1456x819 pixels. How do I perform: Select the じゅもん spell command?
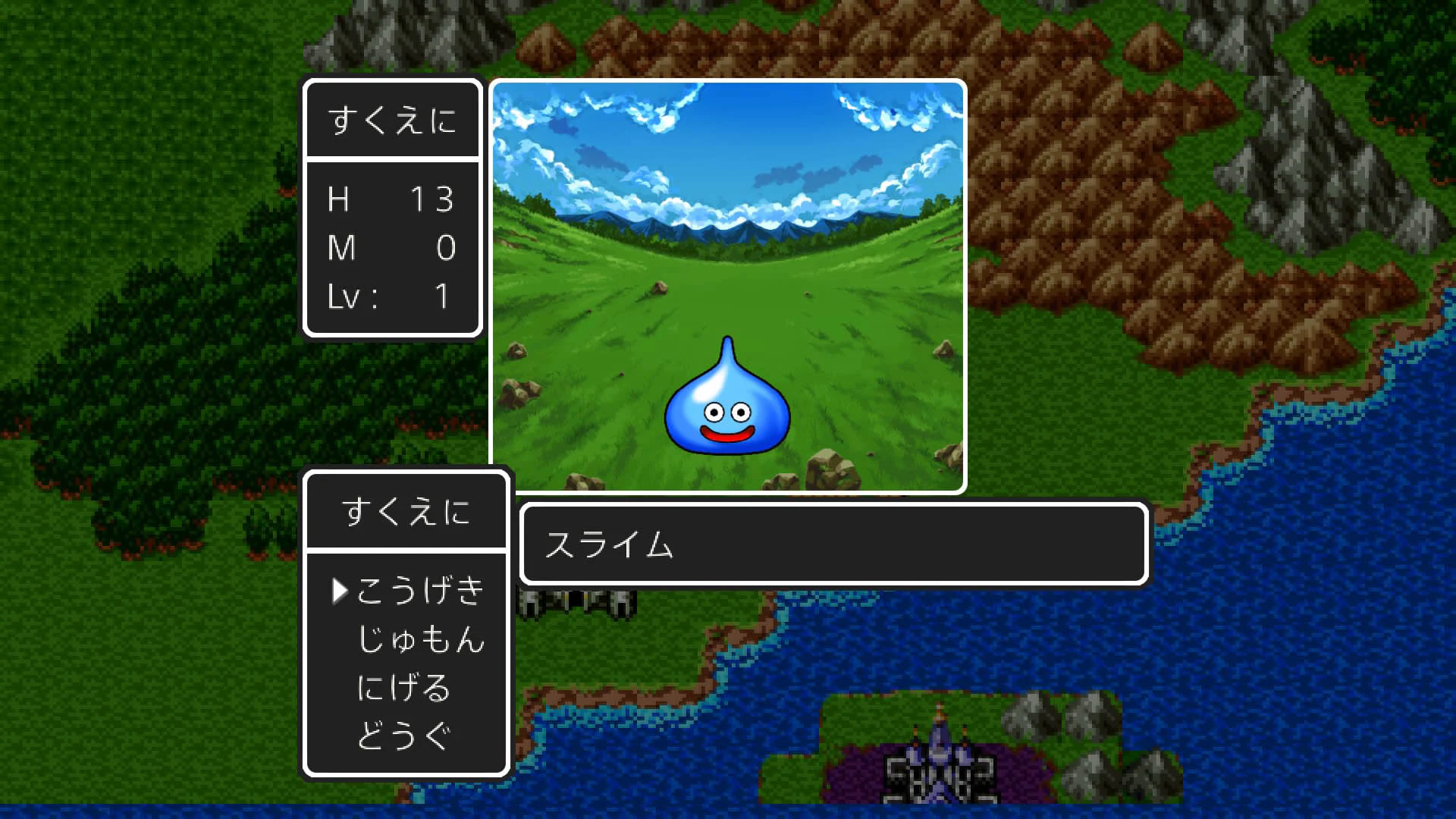422,641
